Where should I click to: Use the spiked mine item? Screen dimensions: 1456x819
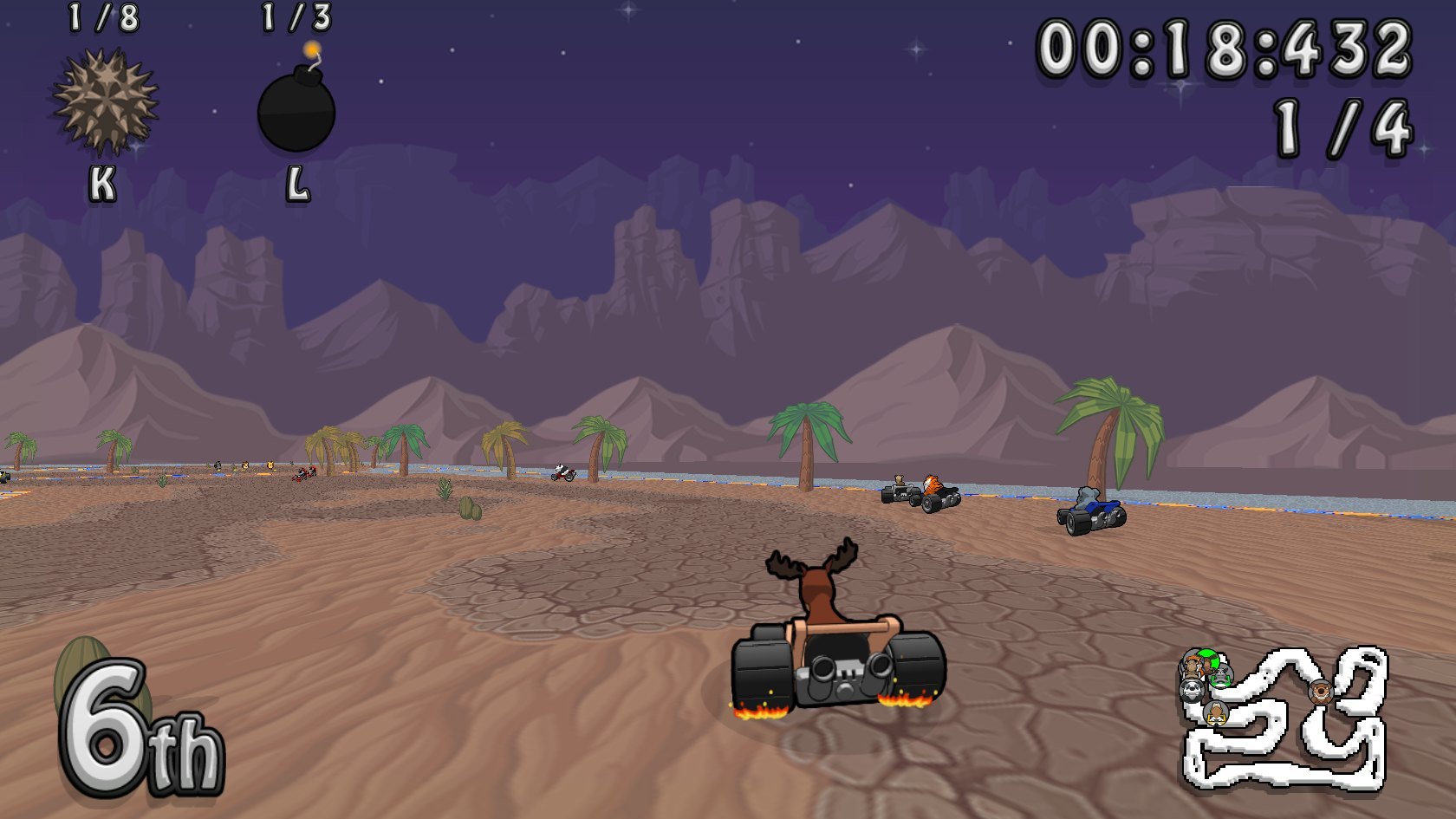[x=106, y=102]
